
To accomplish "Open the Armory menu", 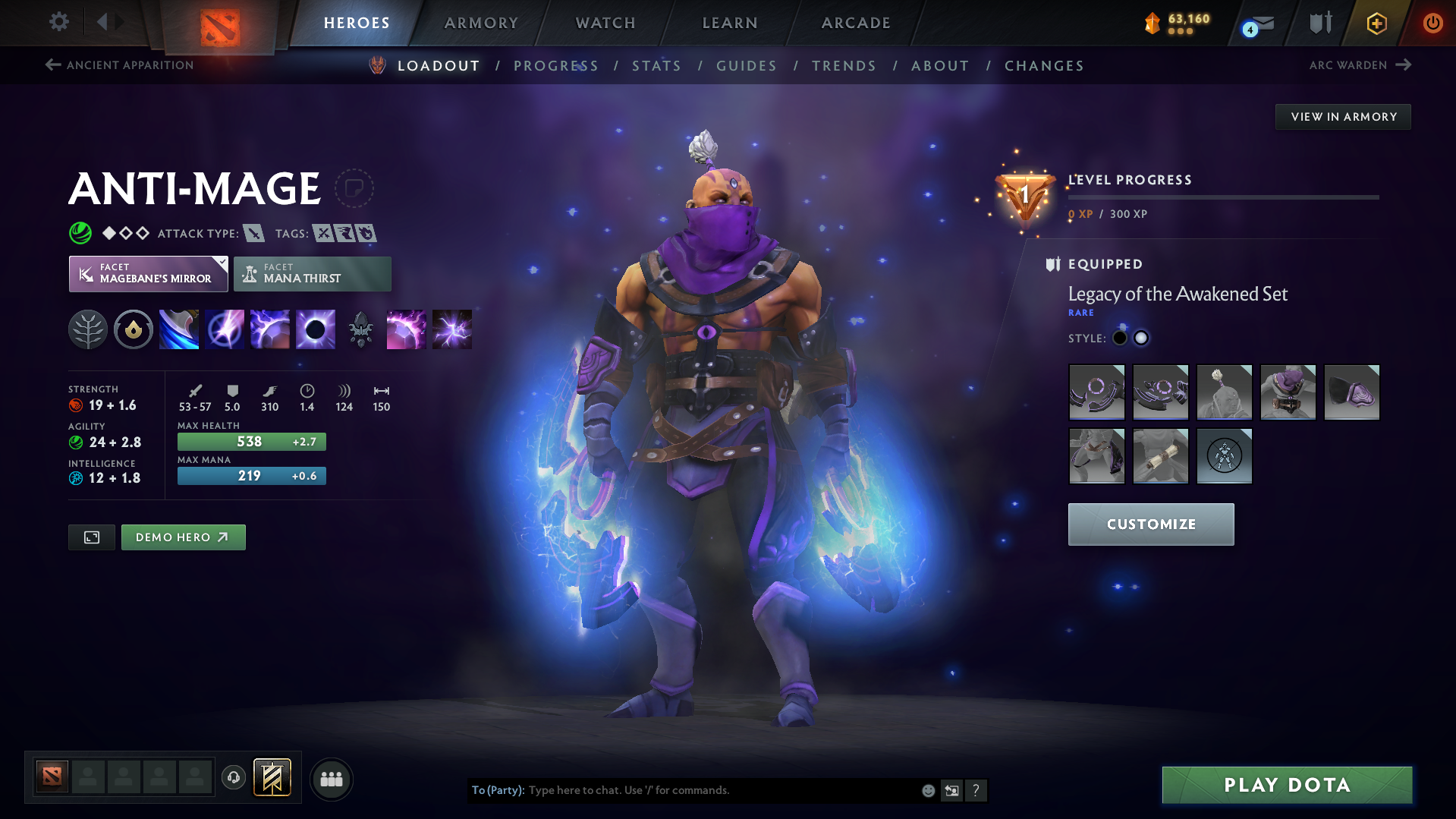I will 481,23.
